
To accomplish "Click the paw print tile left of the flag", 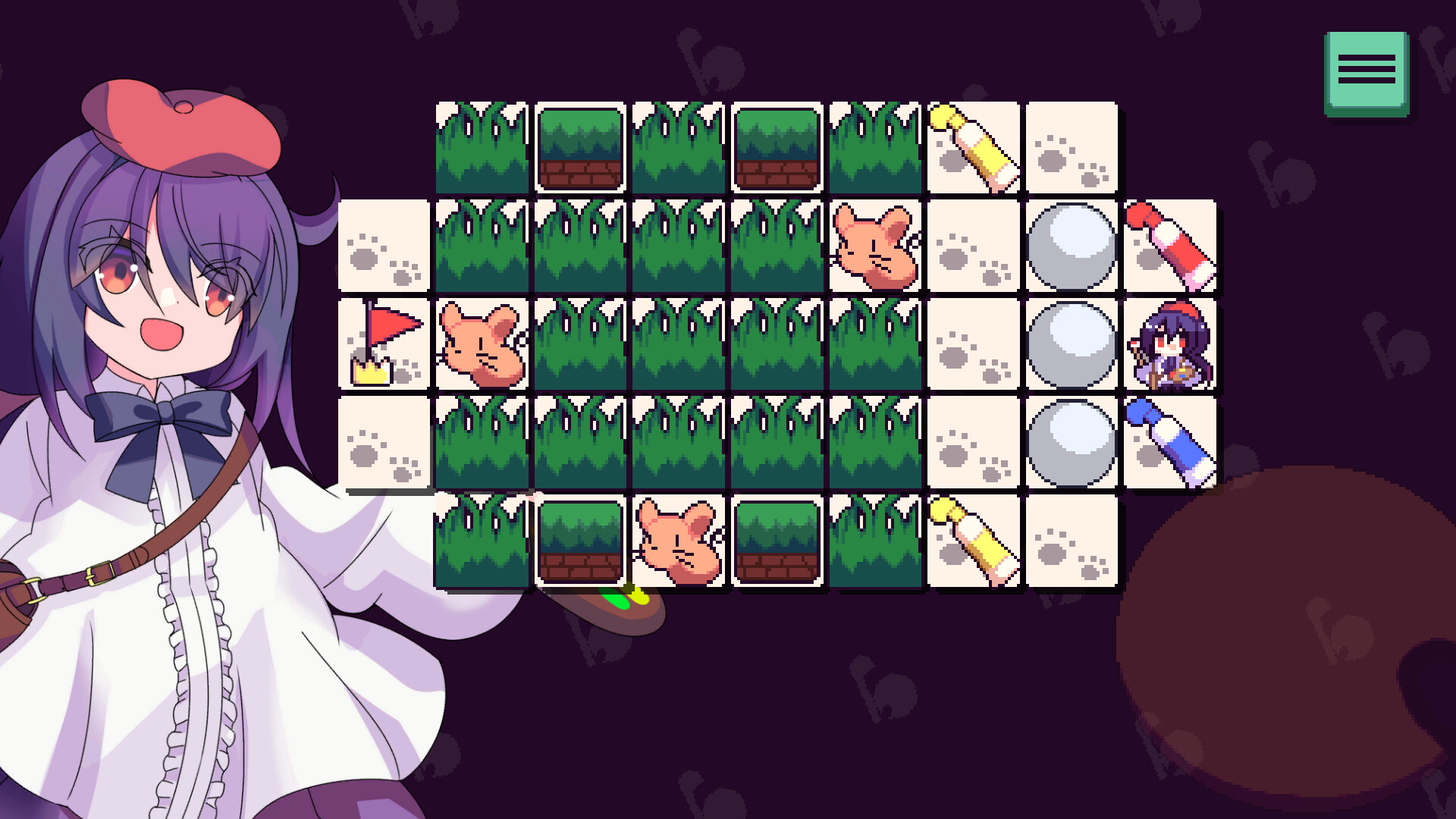I will [383, 244].
